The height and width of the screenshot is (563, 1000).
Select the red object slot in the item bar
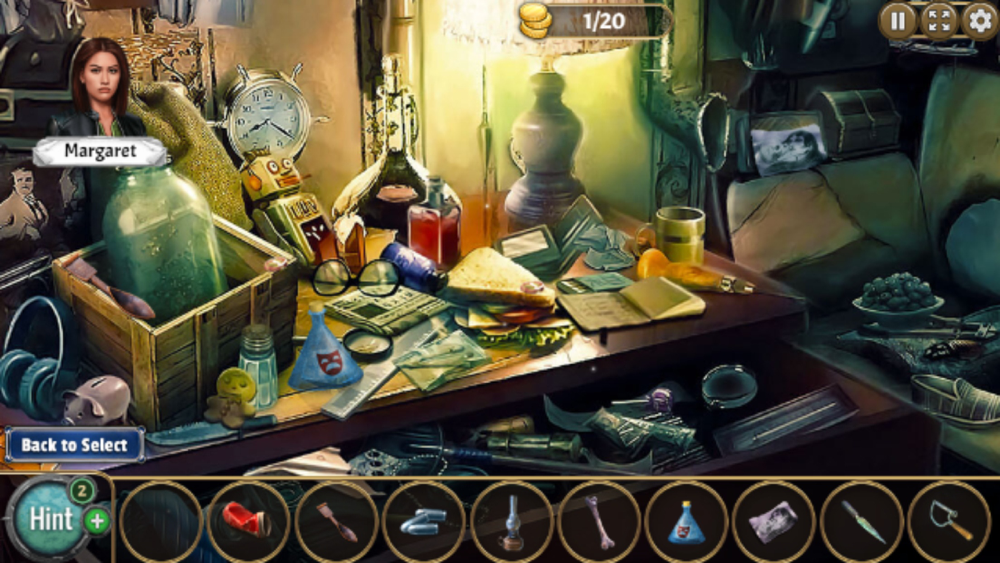click(x=249, y=522)
